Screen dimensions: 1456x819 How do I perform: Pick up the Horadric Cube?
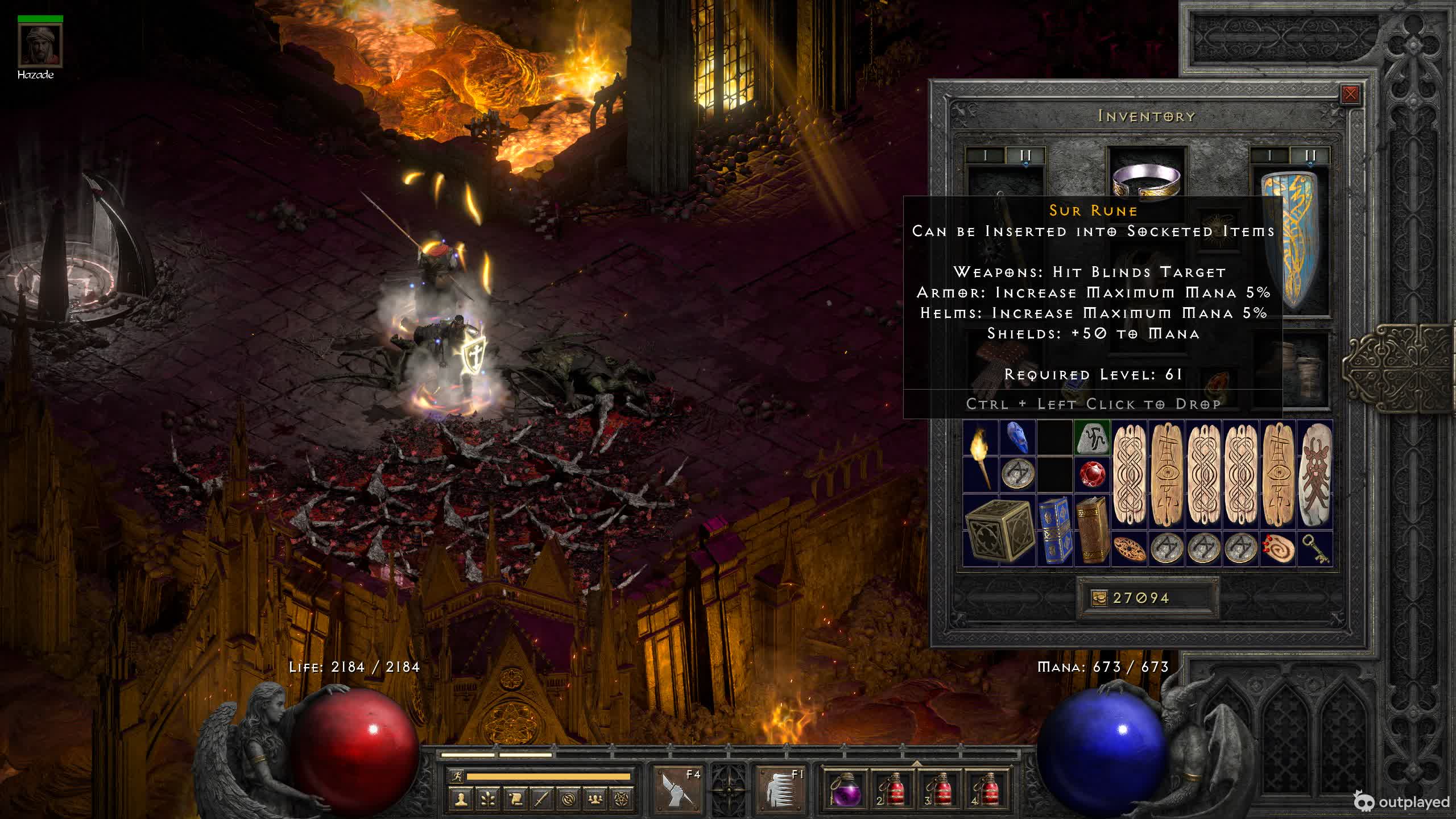pos(999,530)
